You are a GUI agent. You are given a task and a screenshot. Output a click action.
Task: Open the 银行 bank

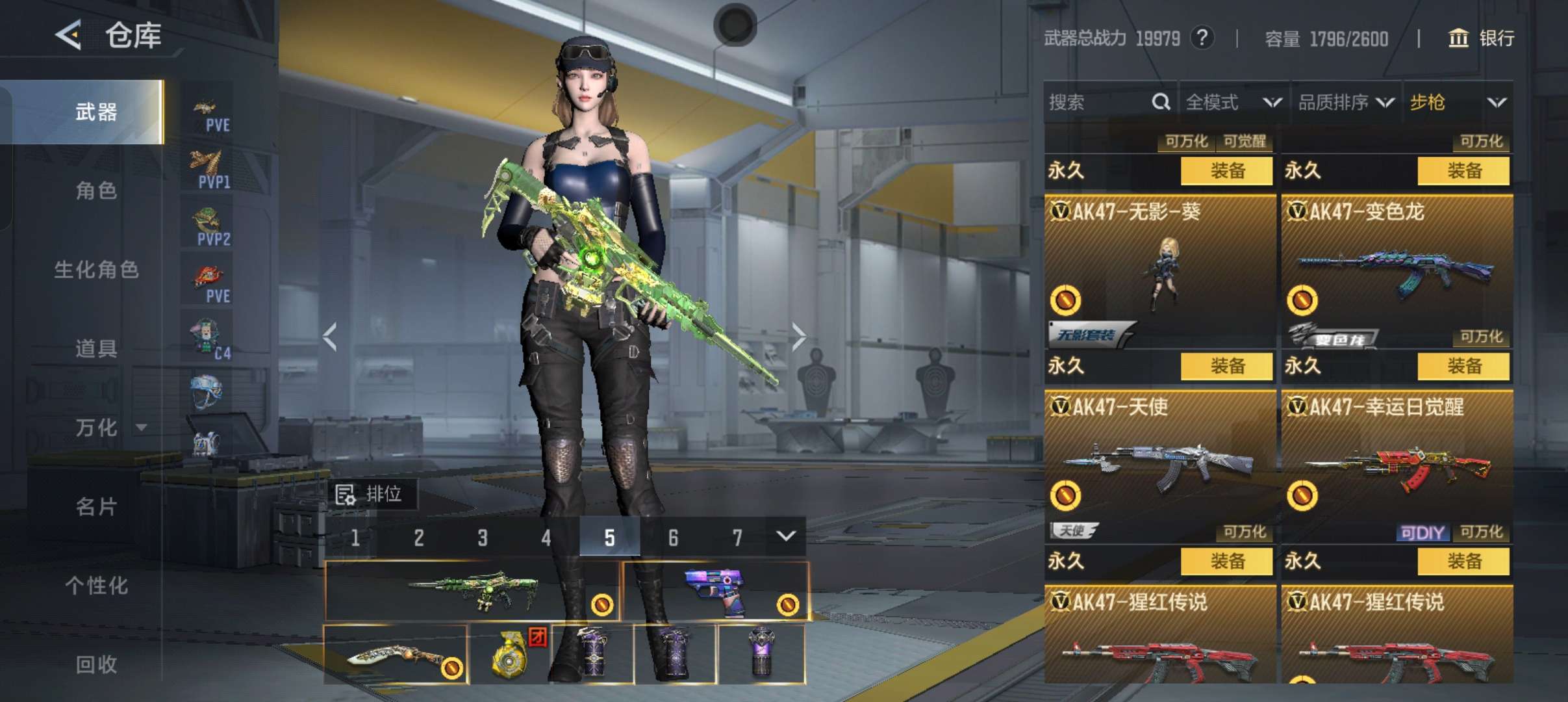tap(1482, 38)
